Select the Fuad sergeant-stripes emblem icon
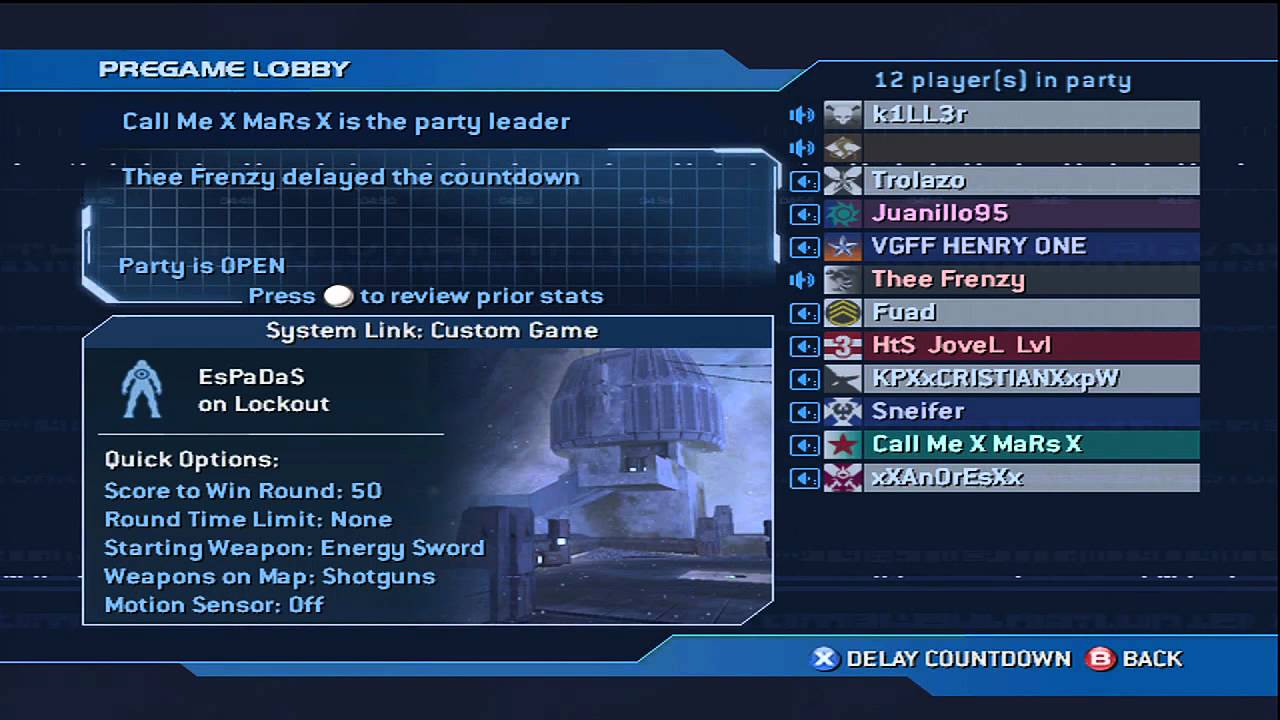Viewport: 1280px width, 720px height. pos(843,312)
